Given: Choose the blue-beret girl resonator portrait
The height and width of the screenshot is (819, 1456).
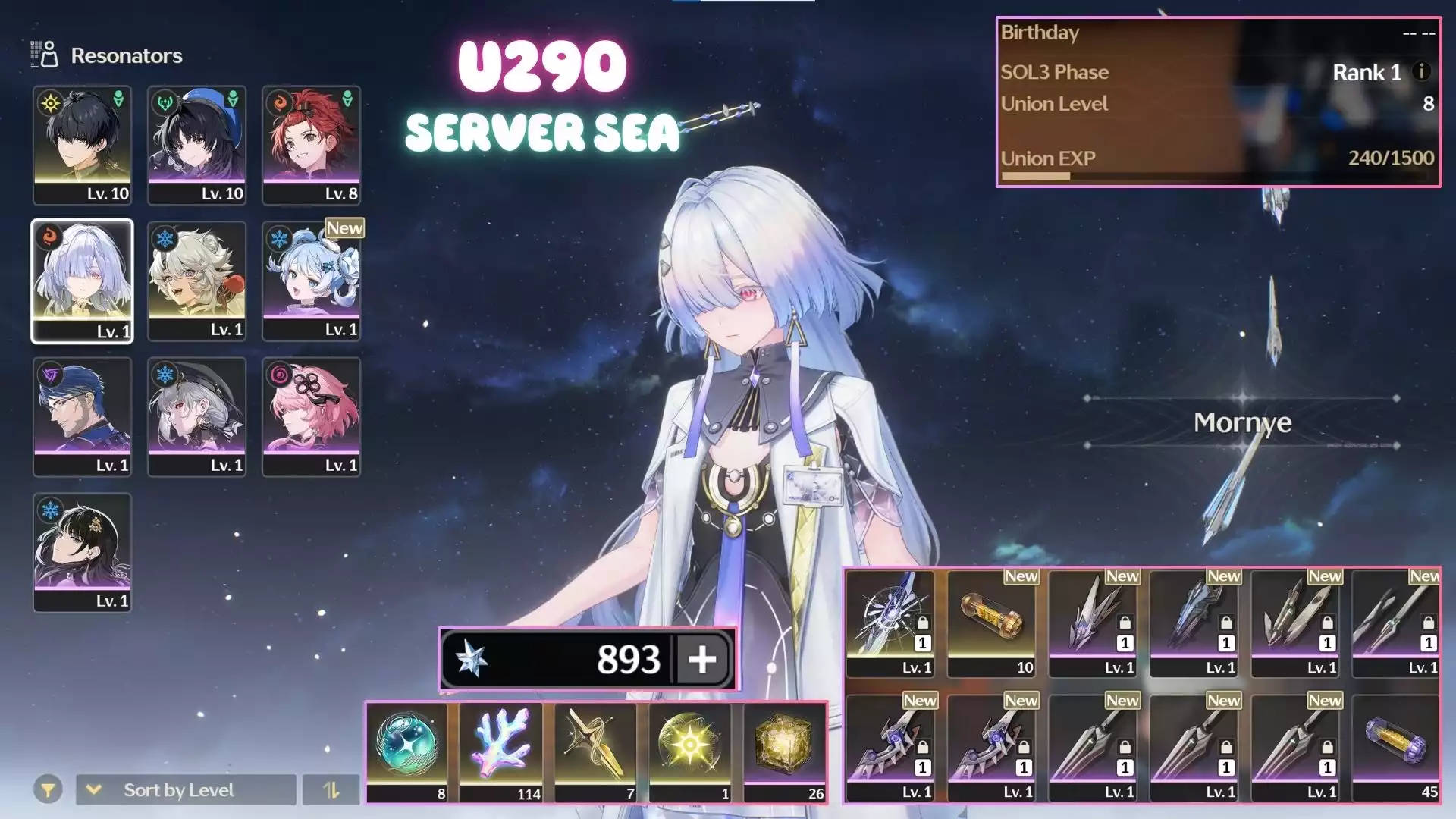Looking at the screenshot, I should coord(196,145).
